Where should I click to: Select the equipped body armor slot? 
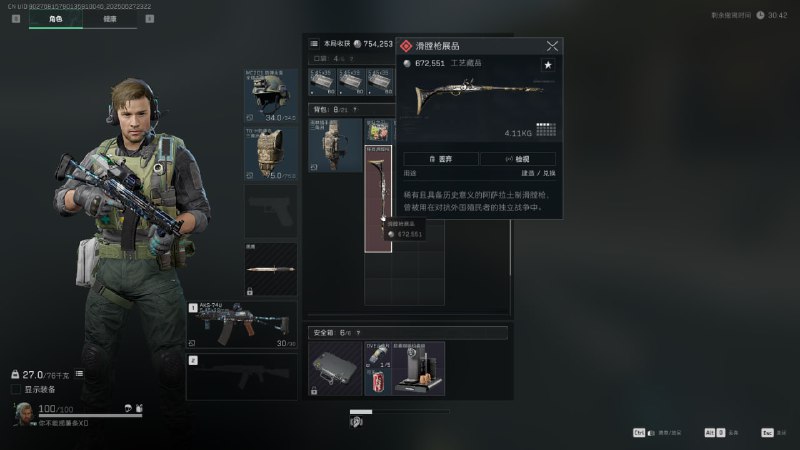[x=270, y=152]
